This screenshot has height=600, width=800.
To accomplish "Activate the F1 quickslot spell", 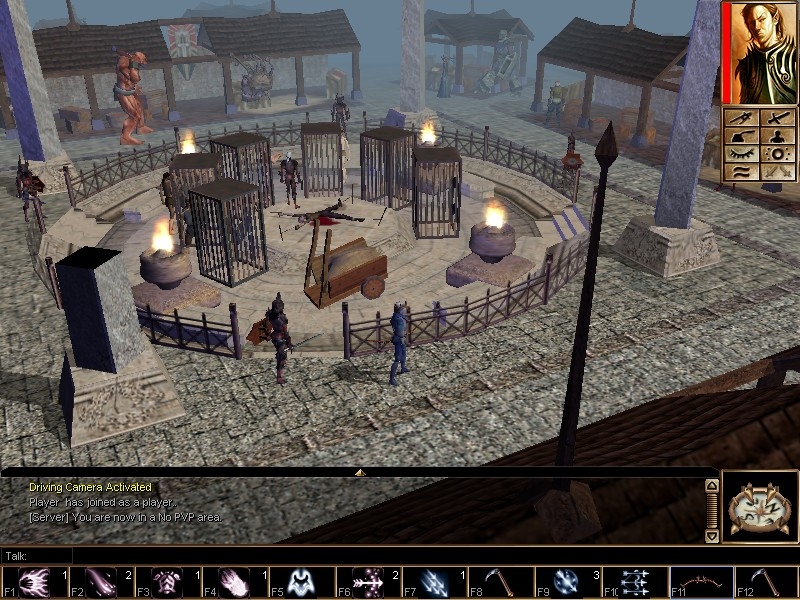I will click(x=33, y=582).
